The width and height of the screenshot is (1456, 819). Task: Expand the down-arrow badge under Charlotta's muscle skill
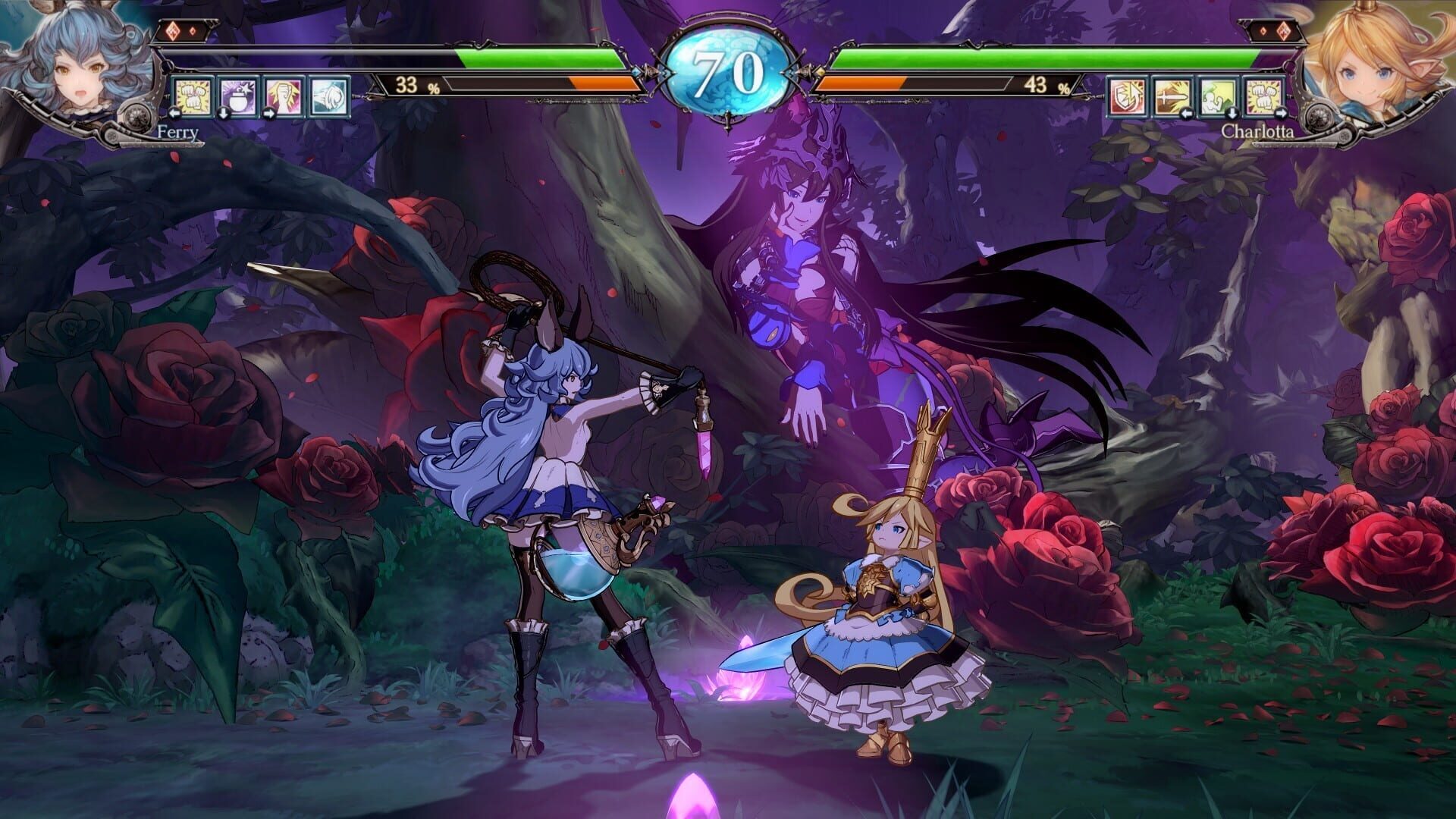(x=1233, y=113)
